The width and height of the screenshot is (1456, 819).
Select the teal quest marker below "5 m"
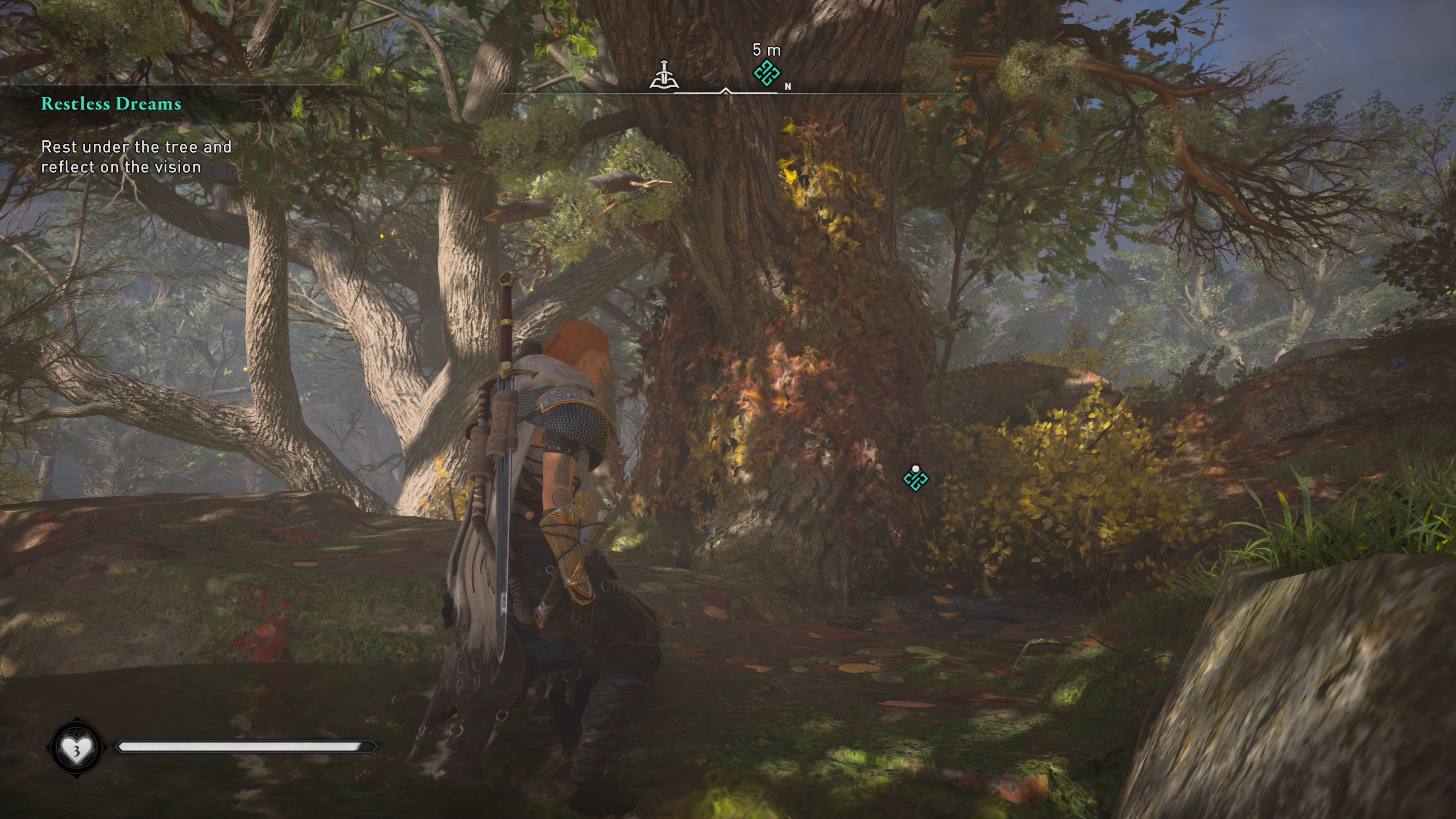tap(766, 74)
